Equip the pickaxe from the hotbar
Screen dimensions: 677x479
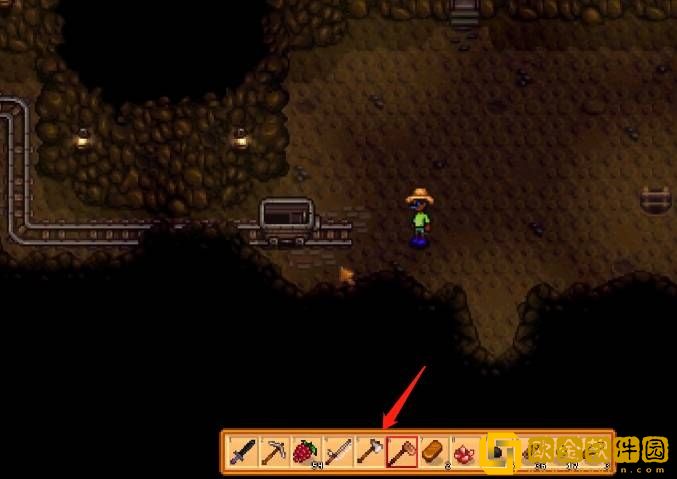[272, 453]
